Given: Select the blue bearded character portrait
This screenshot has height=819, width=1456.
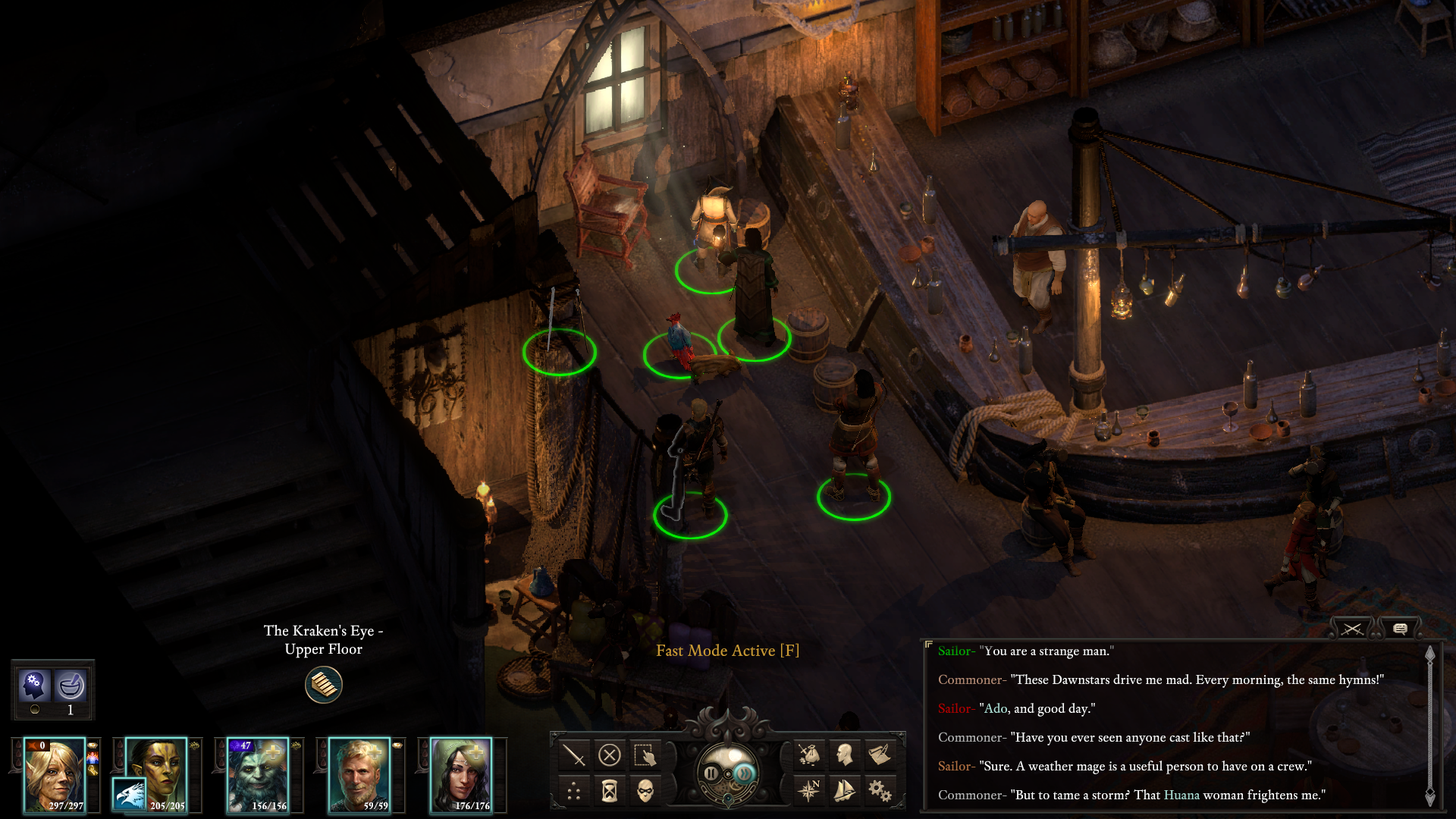Looking at the screenshot, I should click(258, 775).
